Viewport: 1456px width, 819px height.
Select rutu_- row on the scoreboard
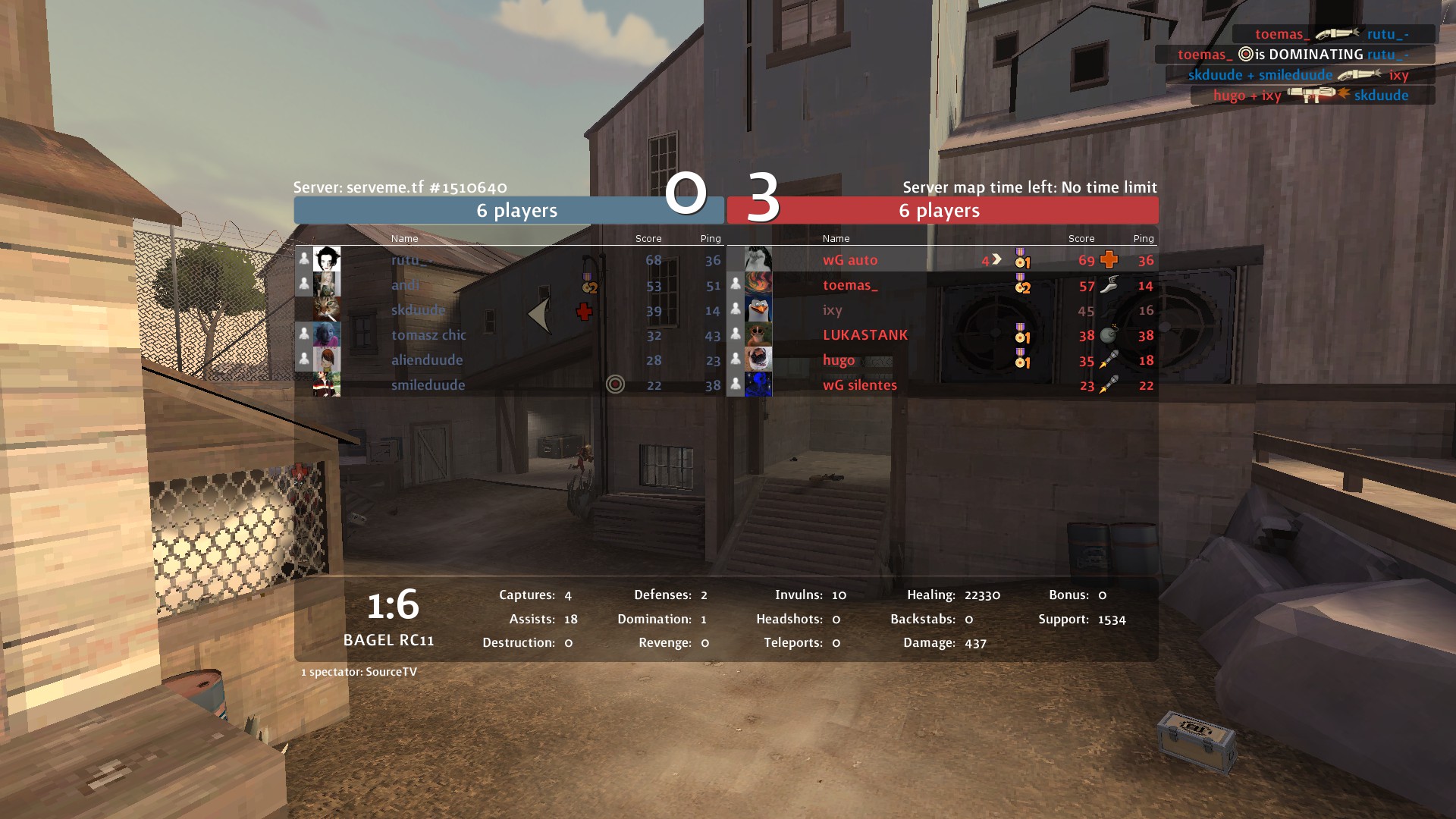tap(509, 260)
